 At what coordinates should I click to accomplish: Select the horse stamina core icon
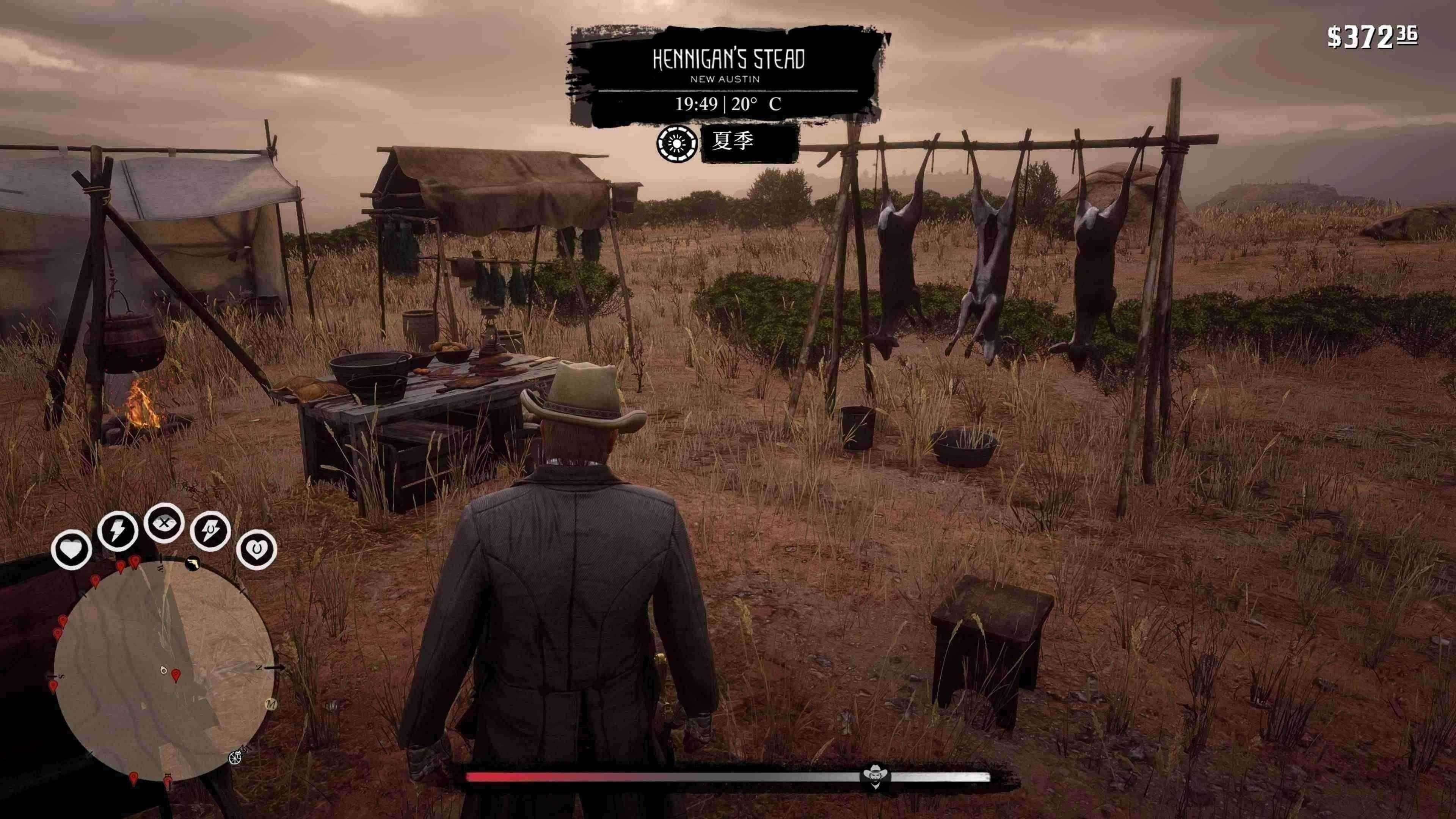[210, 531]
